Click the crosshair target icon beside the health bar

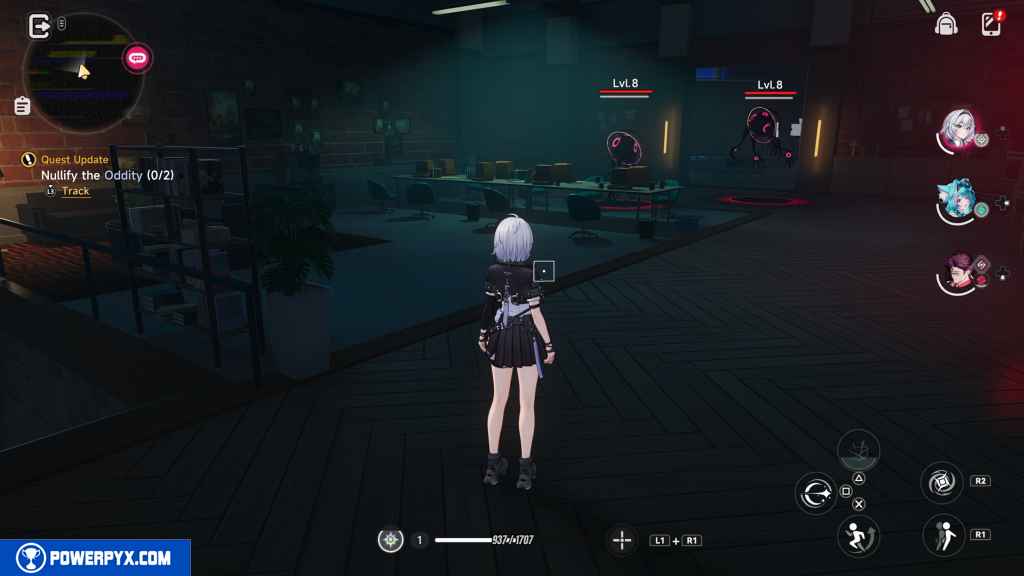coord(390,540)
